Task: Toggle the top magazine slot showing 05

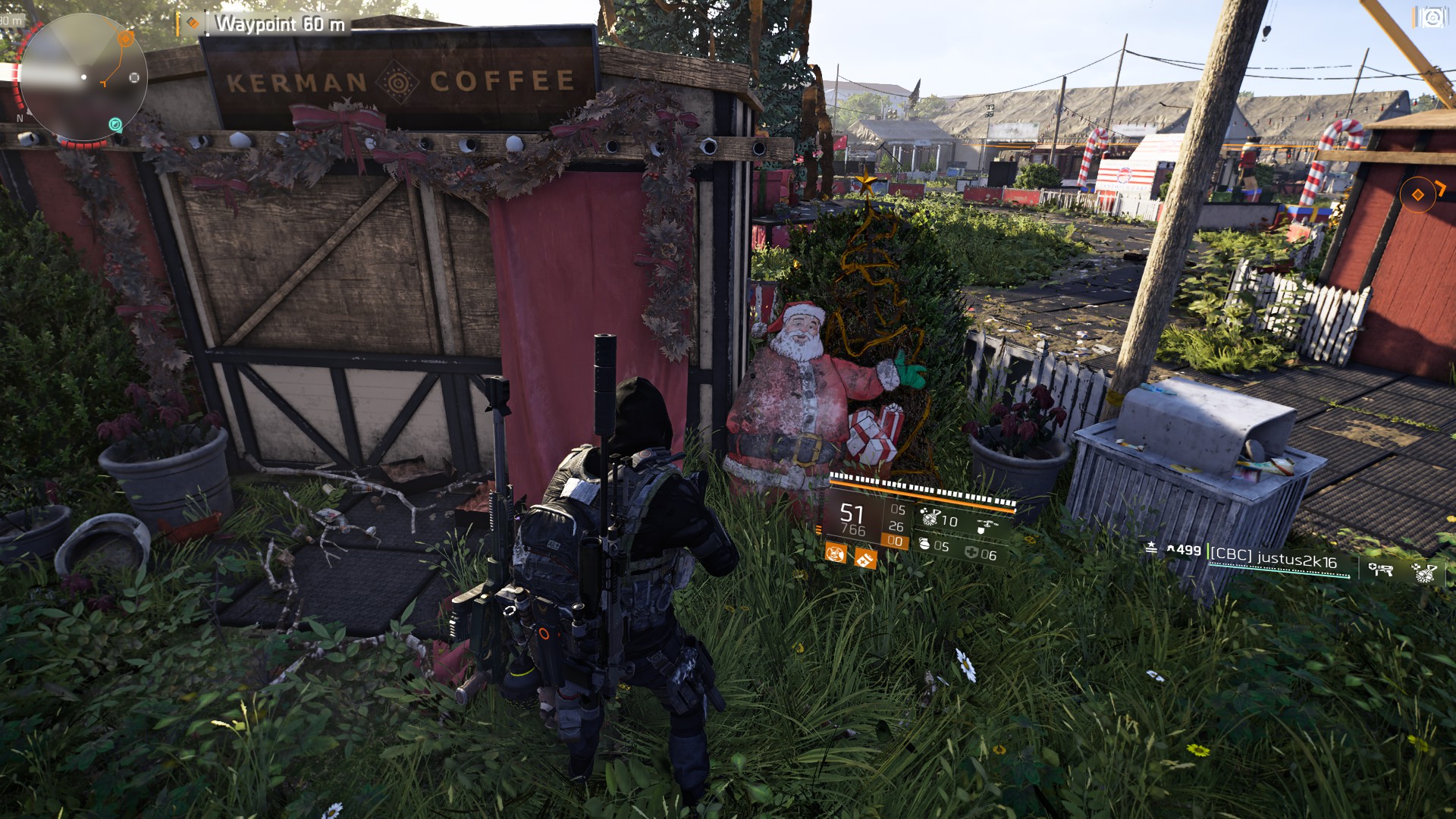Action: [898, 510]
